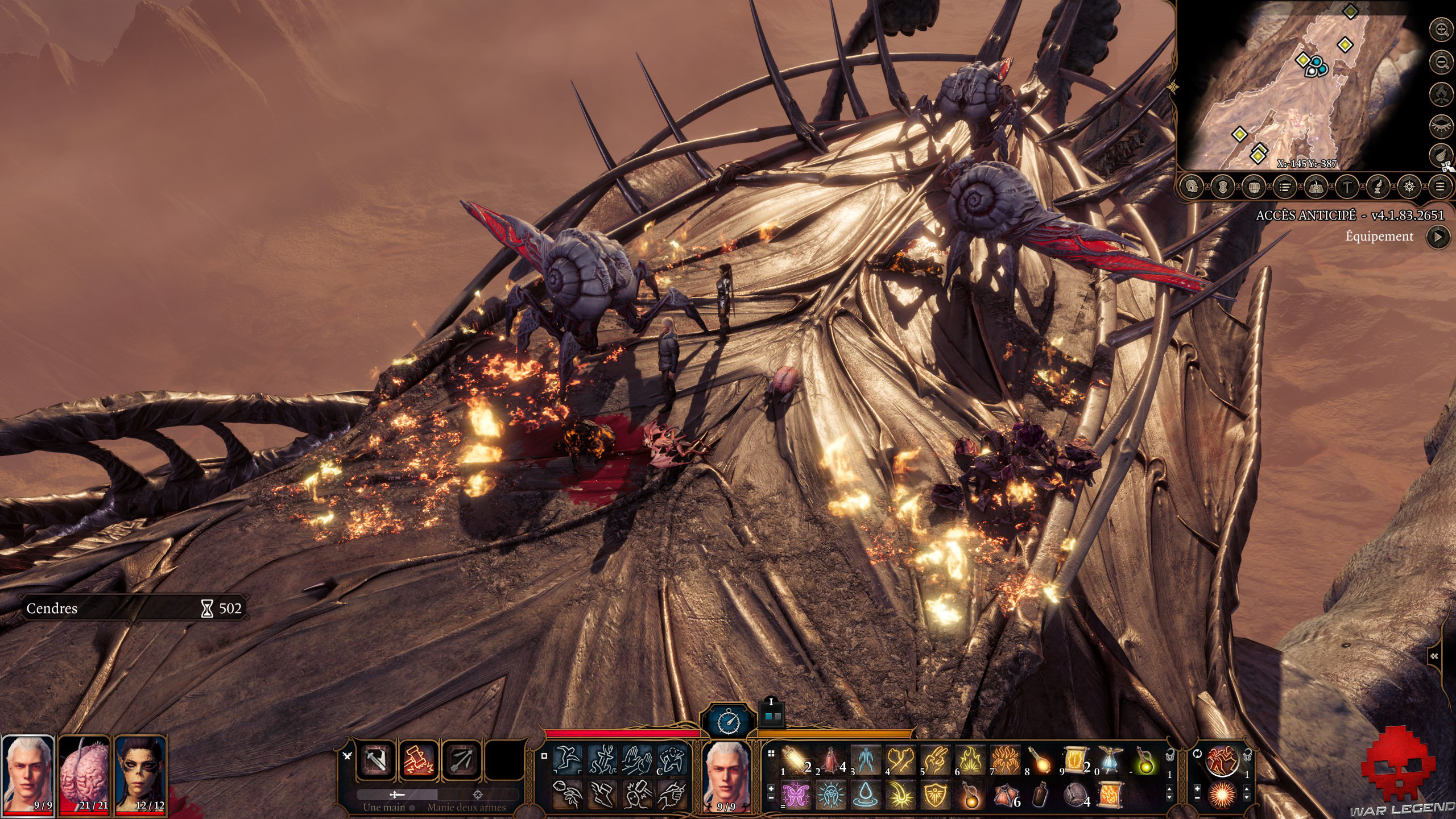Open the helmet character sheet icon
1456x819 pixels.
click(1192, 187)
